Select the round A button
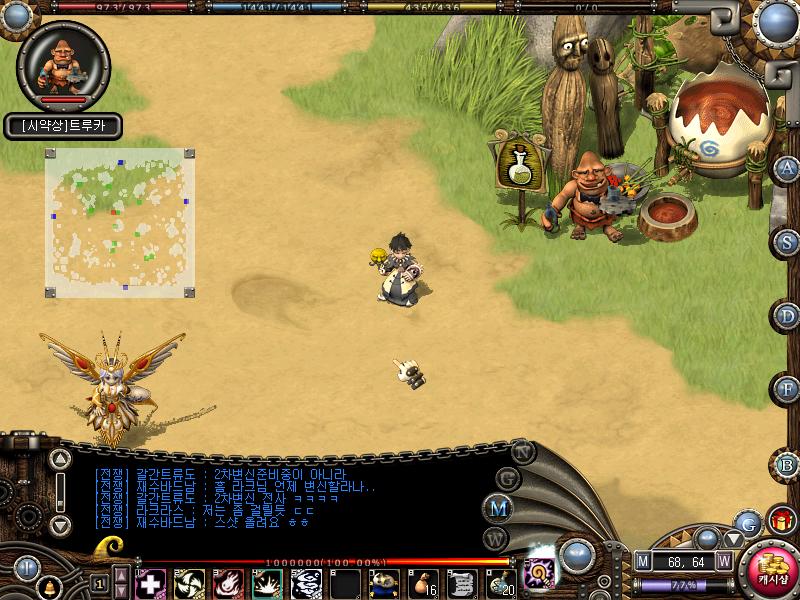800x600 pixels. coord(788,169)
